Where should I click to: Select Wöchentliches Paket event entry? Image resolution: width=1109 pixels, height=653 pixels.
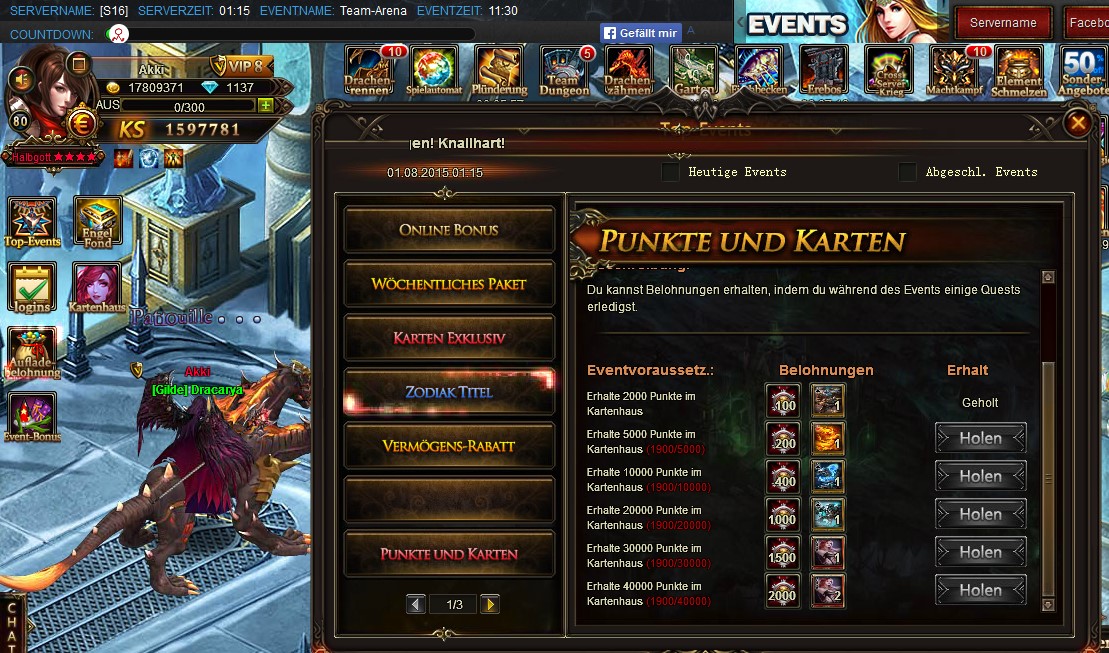(449, 284)
